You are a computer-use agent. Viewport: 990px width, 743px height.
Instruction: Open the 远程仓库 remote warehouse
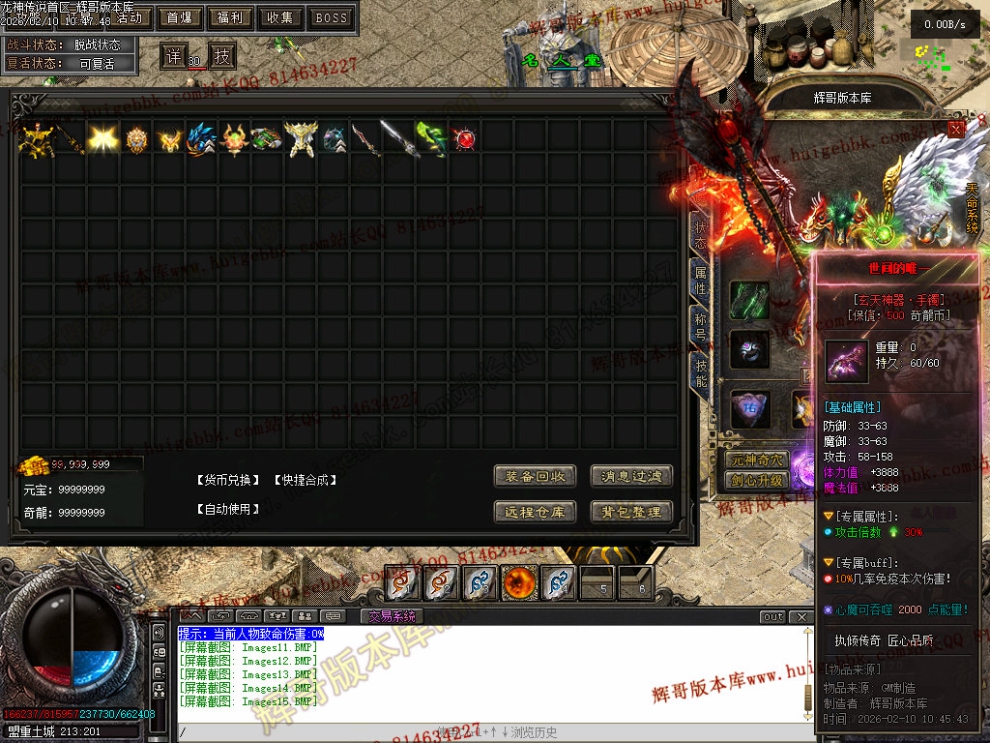click(x=535, y=512)
